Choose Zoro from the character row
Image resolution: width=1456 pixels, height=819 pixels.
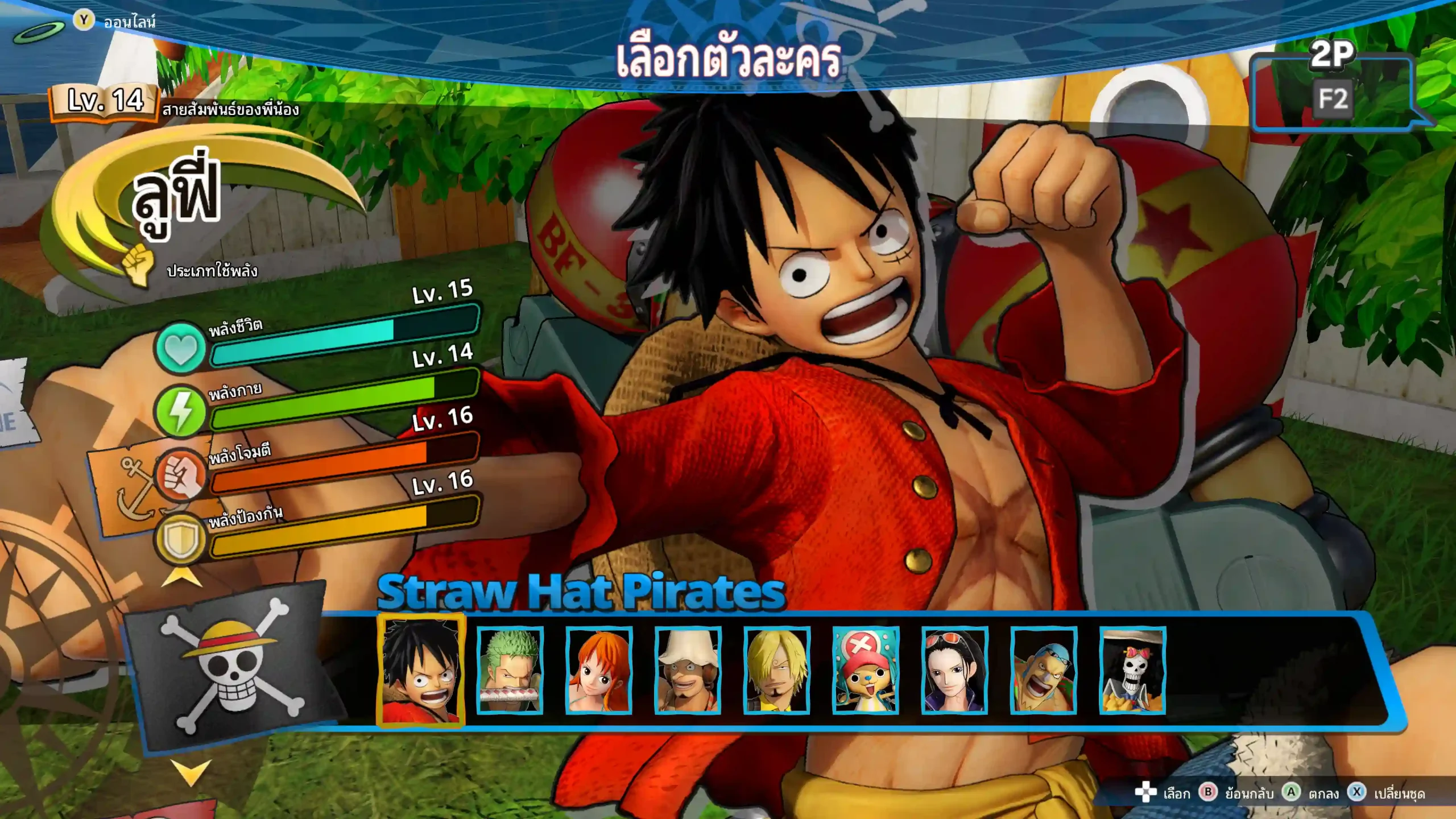pyautogui.click(x=510, y=671)
